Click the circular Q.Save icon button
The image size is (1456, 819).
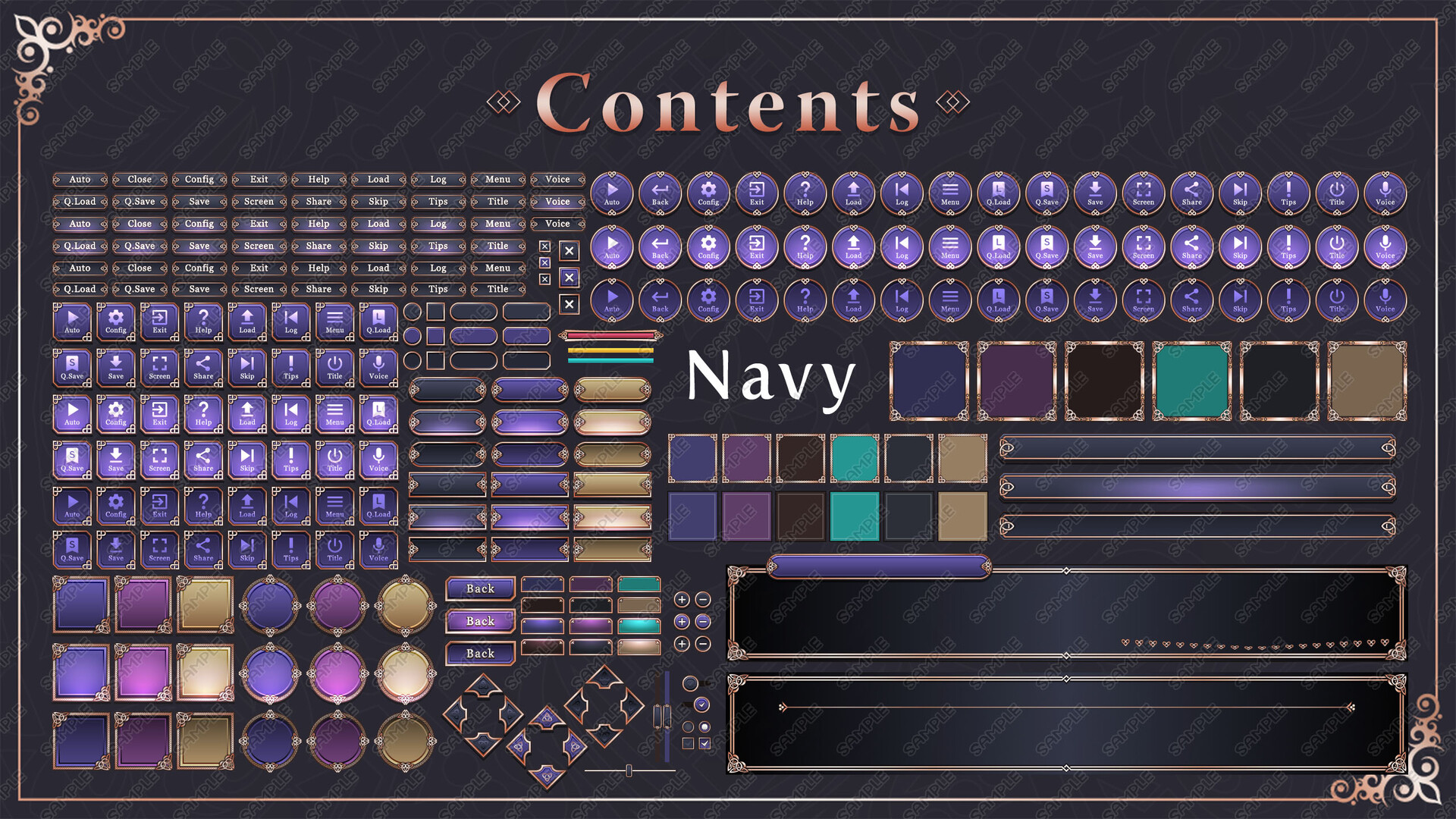click(1046, 193)
